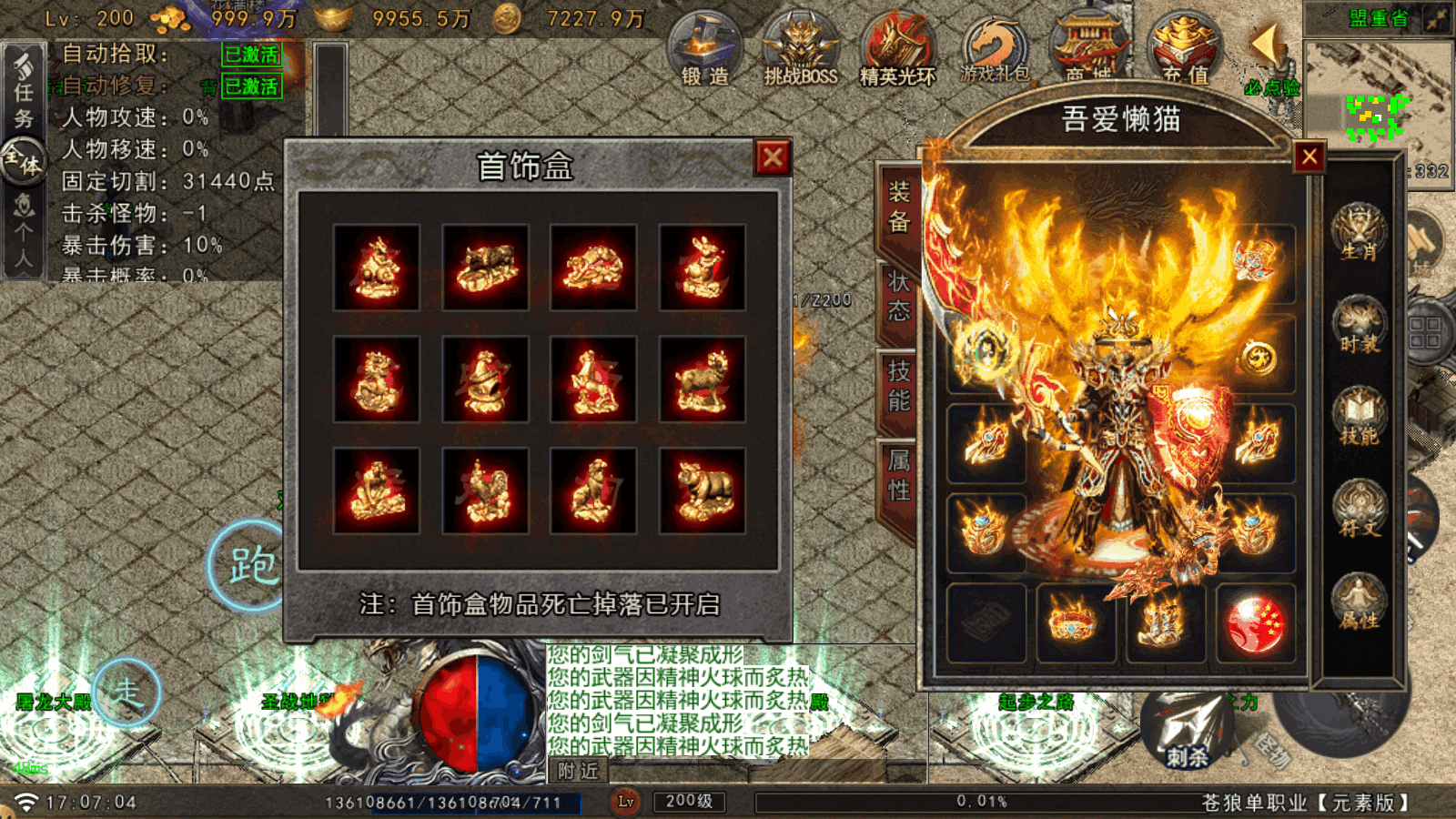Switch to the 状态 status tab
This screenshot has height=819, width=1456.
pos(898,297)
